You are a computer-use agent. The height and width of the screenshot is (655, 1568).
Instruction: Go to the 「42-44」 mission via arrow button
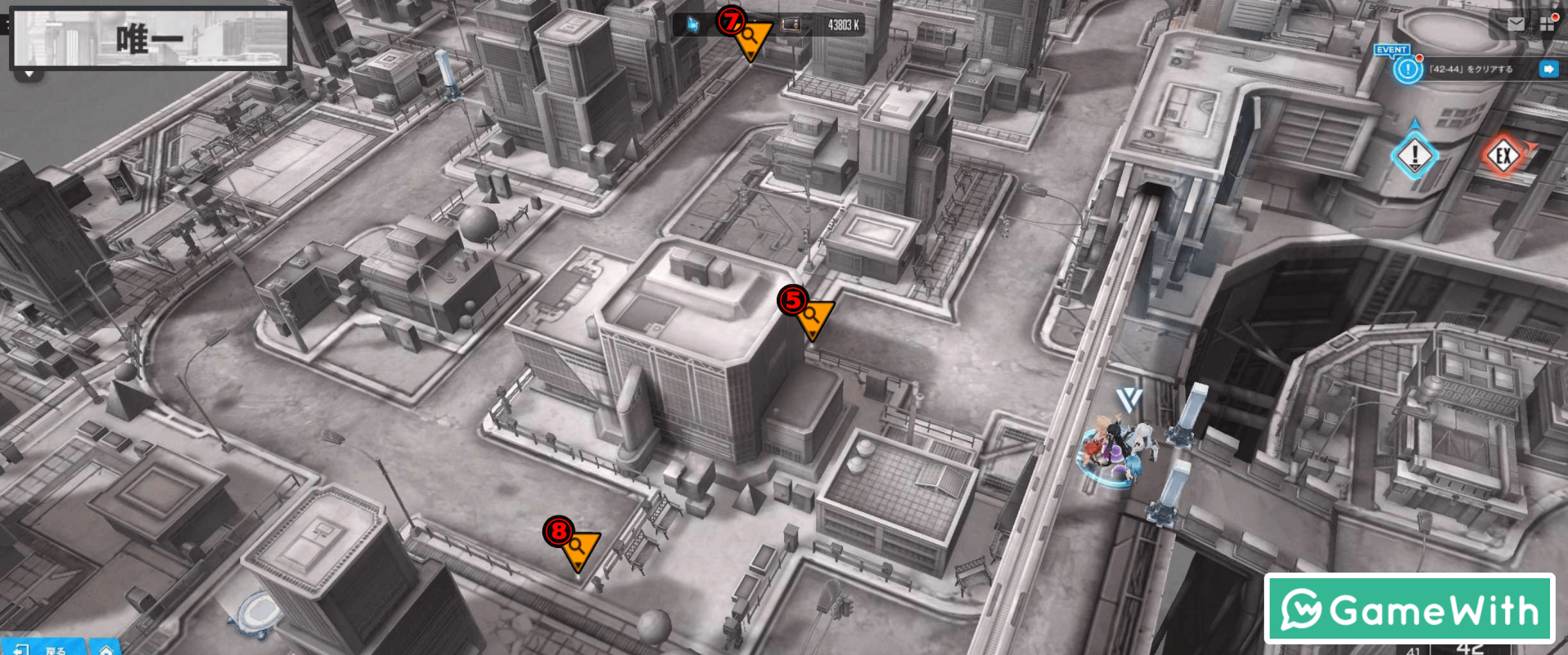coord(1548,69)
